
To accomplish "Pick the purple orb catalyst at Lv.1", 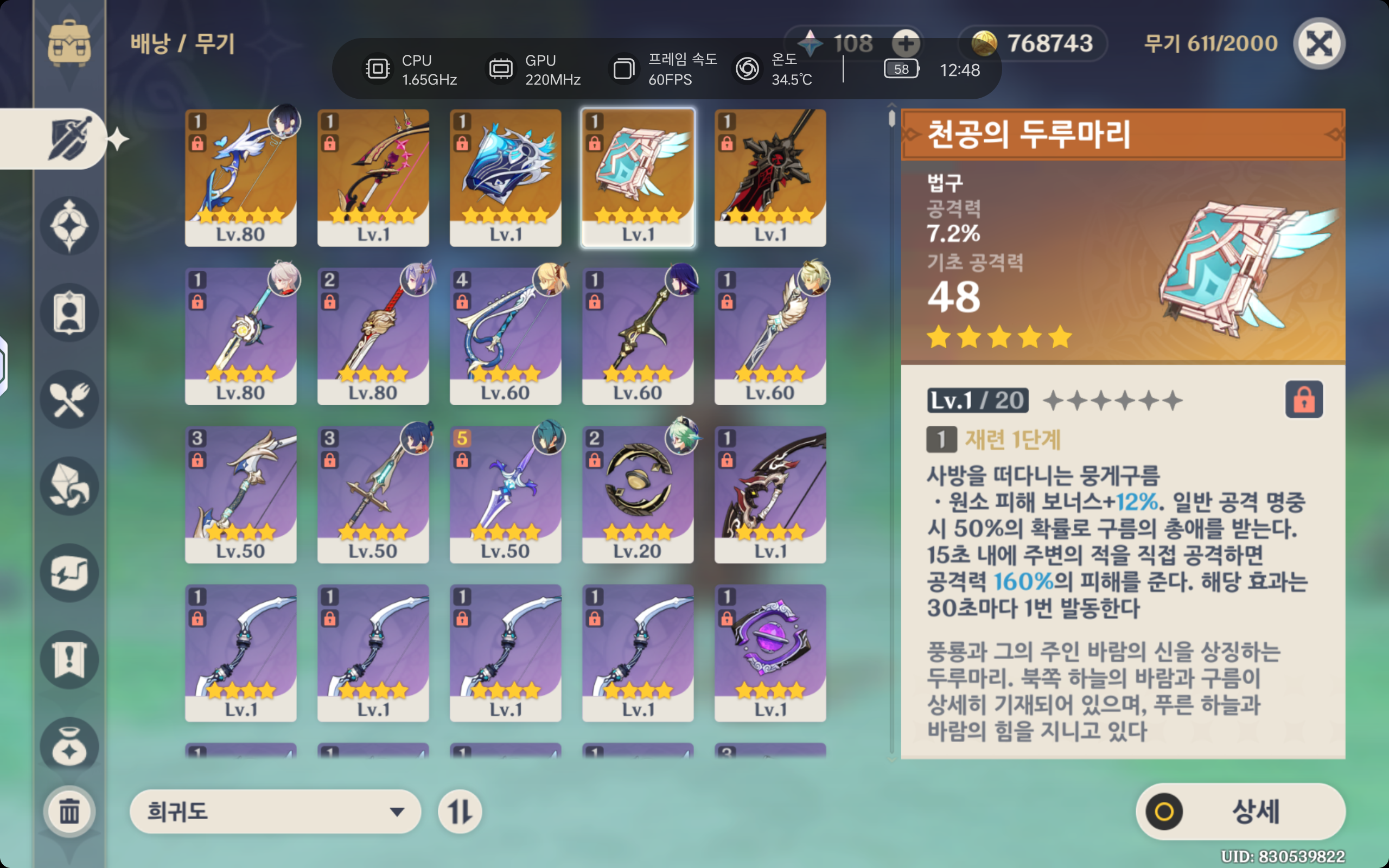I will [770, 653].
